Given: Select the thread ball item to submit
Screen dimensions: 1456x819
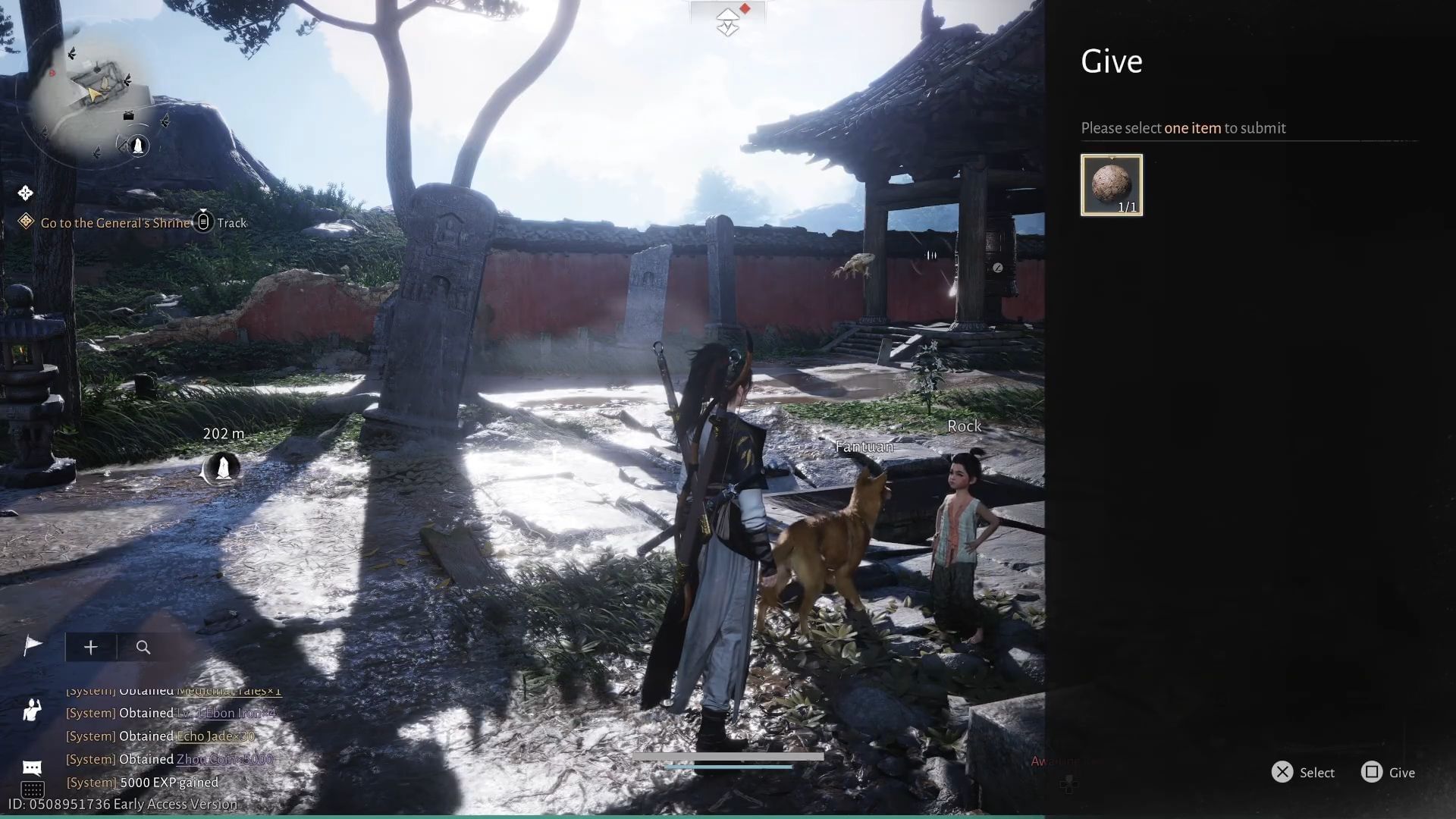Looking at the screenshot, I should [x=1111, y=184].
